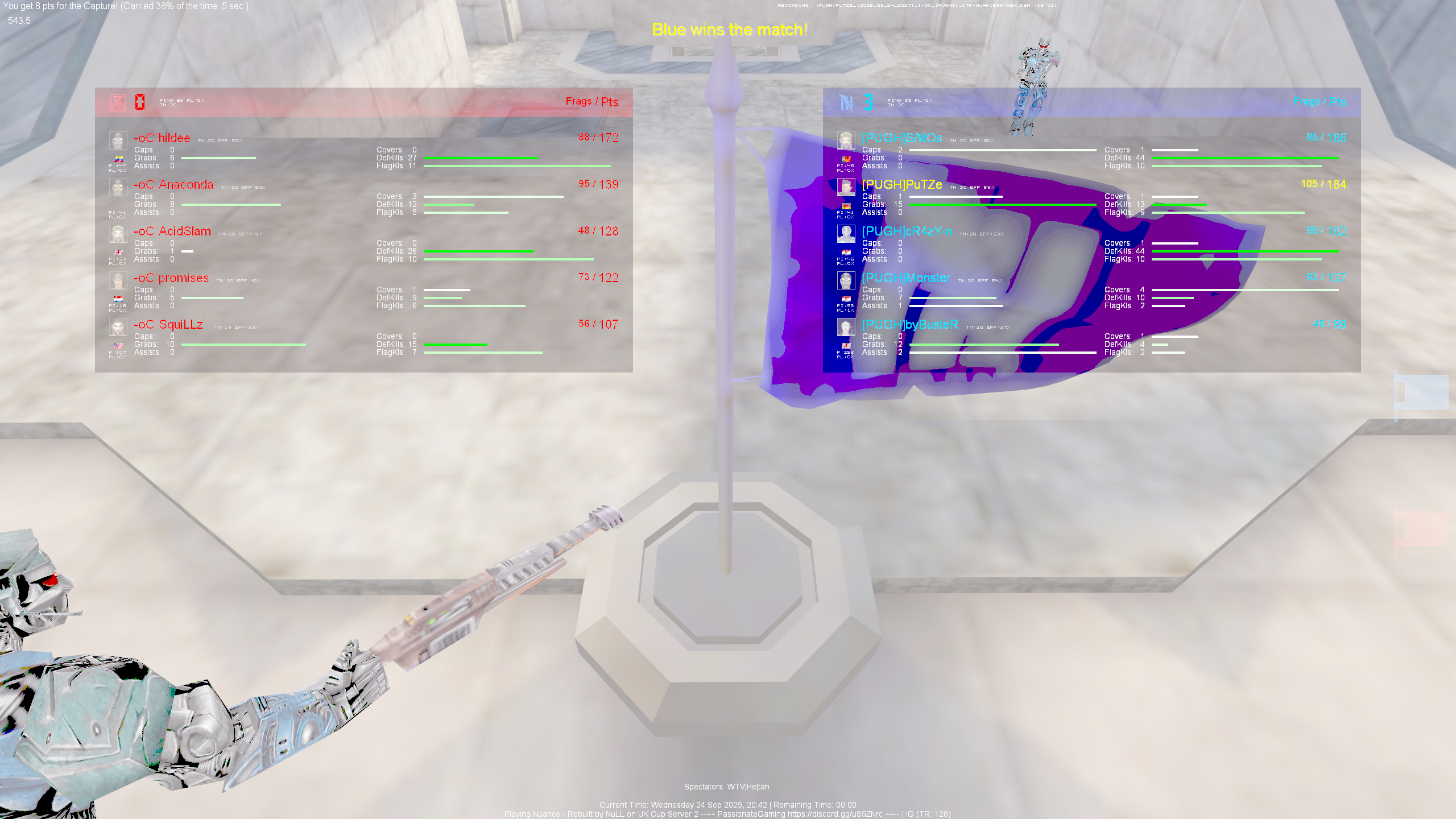Click the UK flag beside -oC`AcidSlam
This screenshot has height=819, width=1456.
click(x=118, y=253)
